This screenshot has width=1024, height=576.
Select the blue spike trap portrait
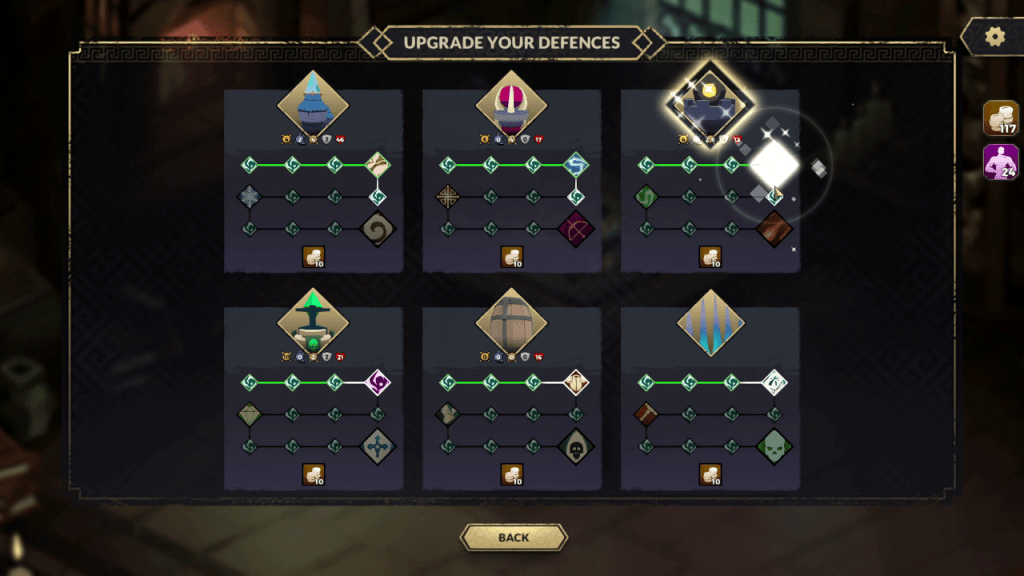[x=710, y=320]
